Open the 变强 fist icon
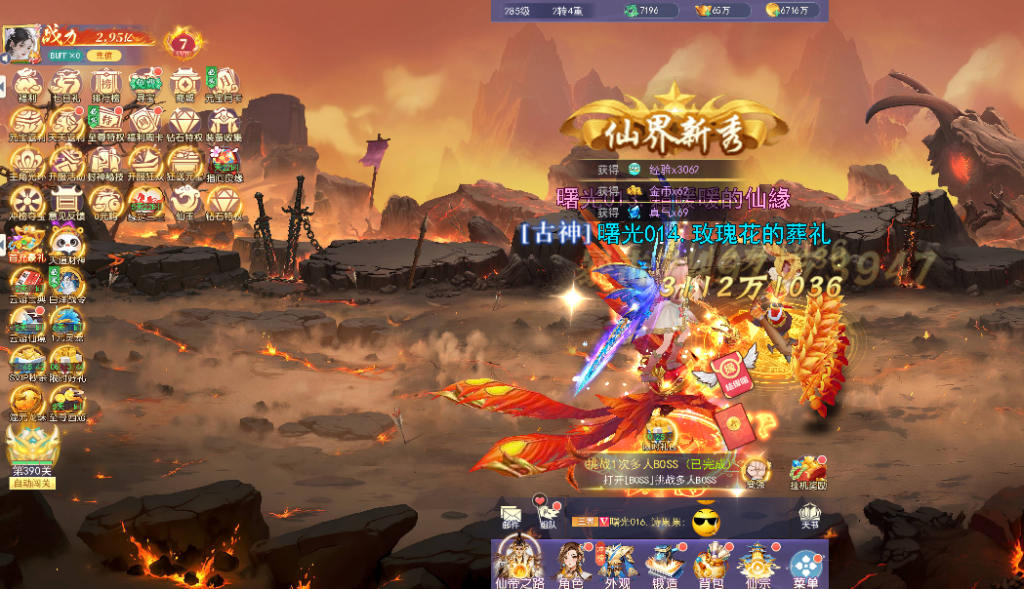Viewport: 1024px width, 589px height. coord(756,470)
